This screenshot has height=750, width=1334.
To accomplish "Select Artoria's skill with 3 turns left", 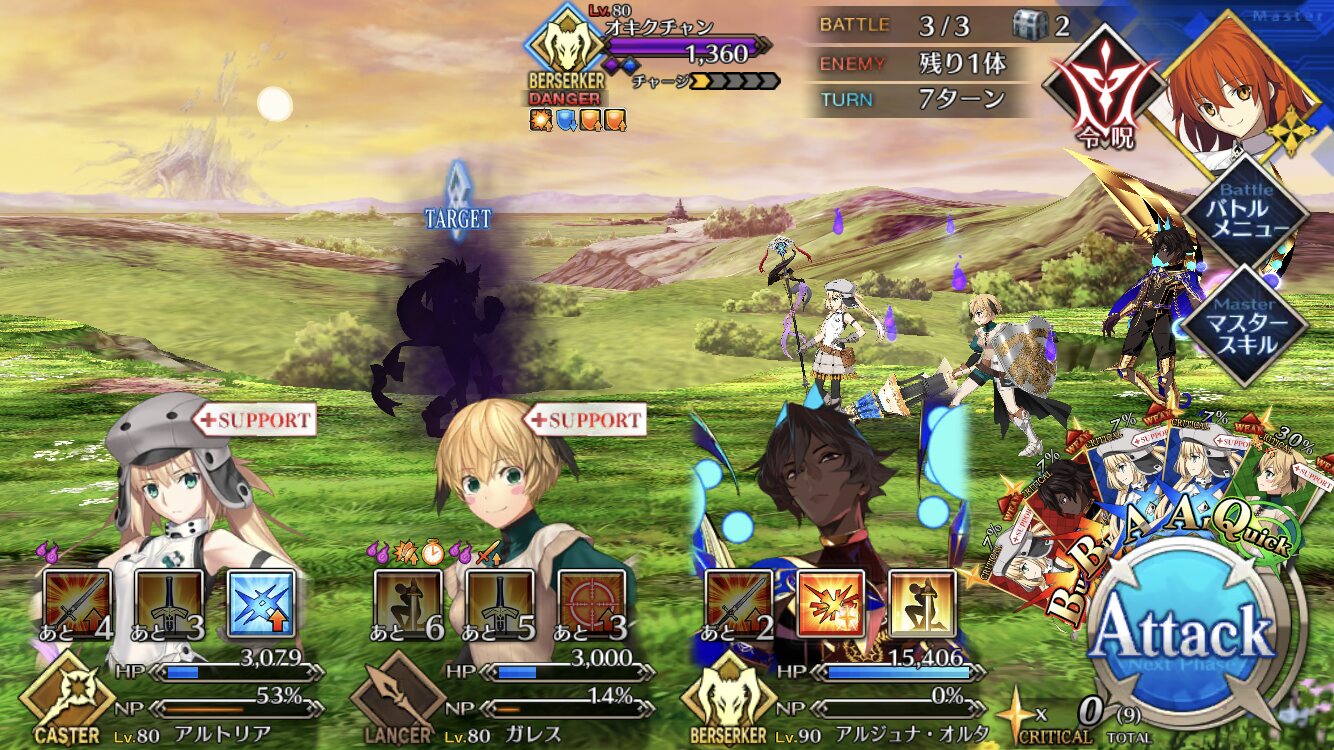I will point(169,603).
